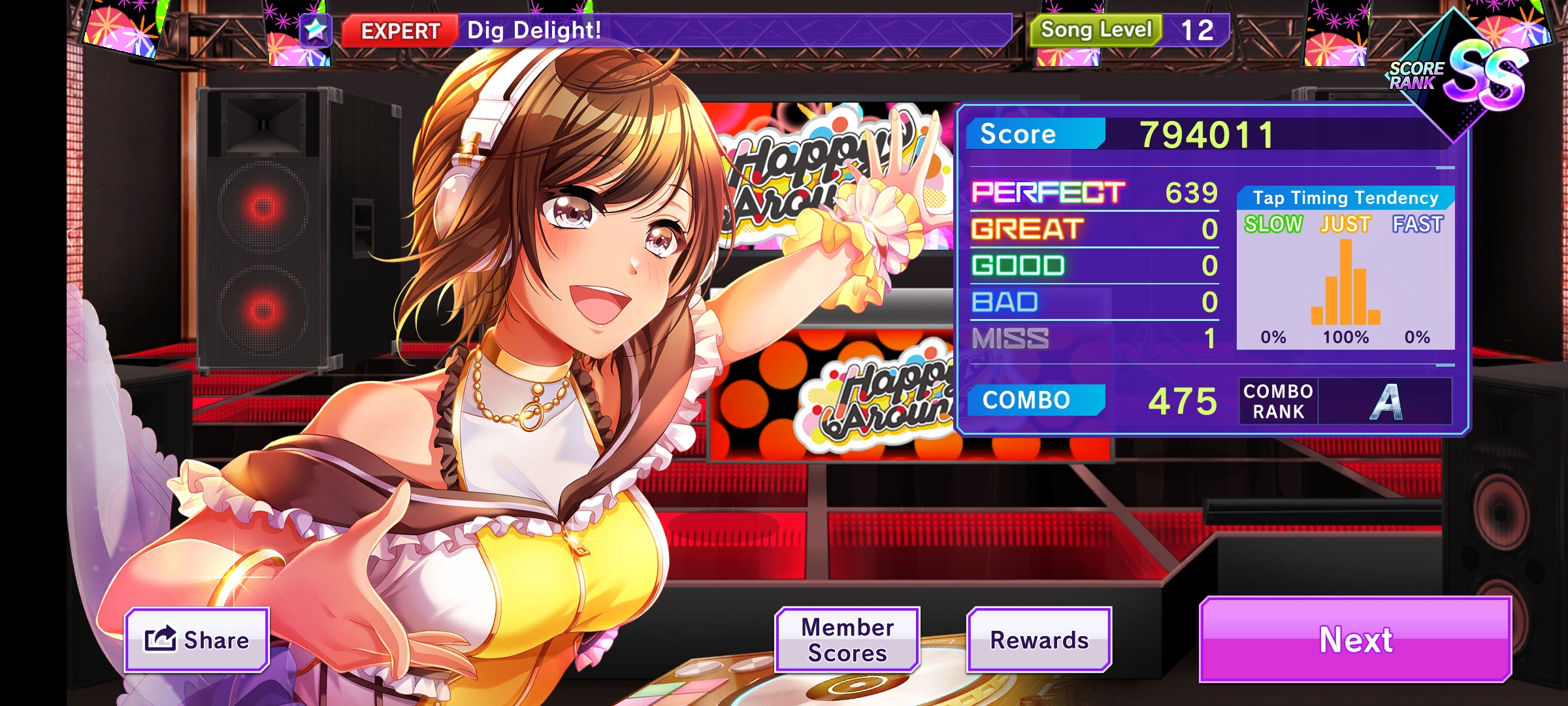The height and width of the screenshot is (706, 1568).
Task: Continue with the Next button
Action: (x=1356, y=639)
